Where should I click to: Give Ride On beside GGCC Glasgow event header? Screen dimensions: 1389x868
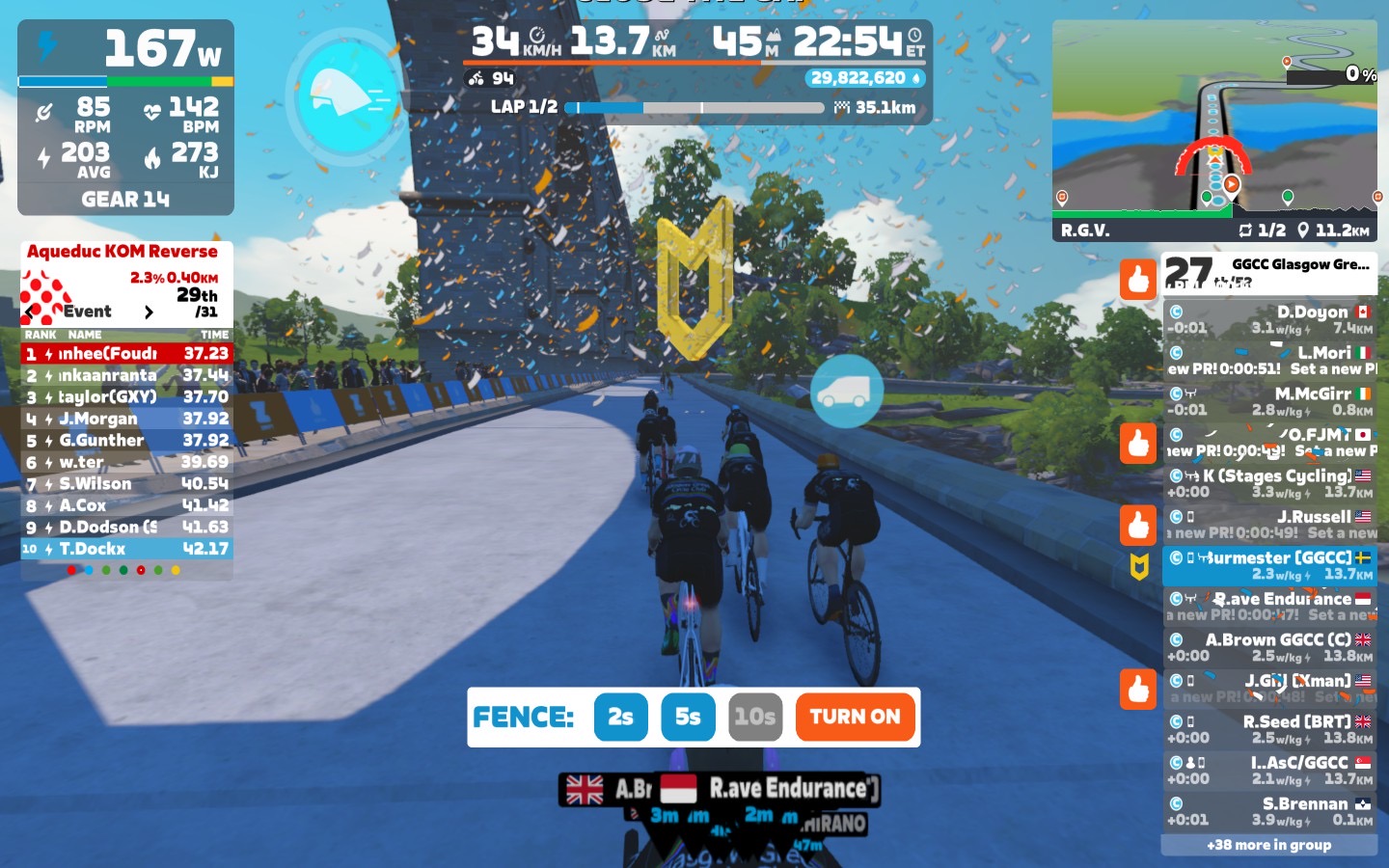1138,280
